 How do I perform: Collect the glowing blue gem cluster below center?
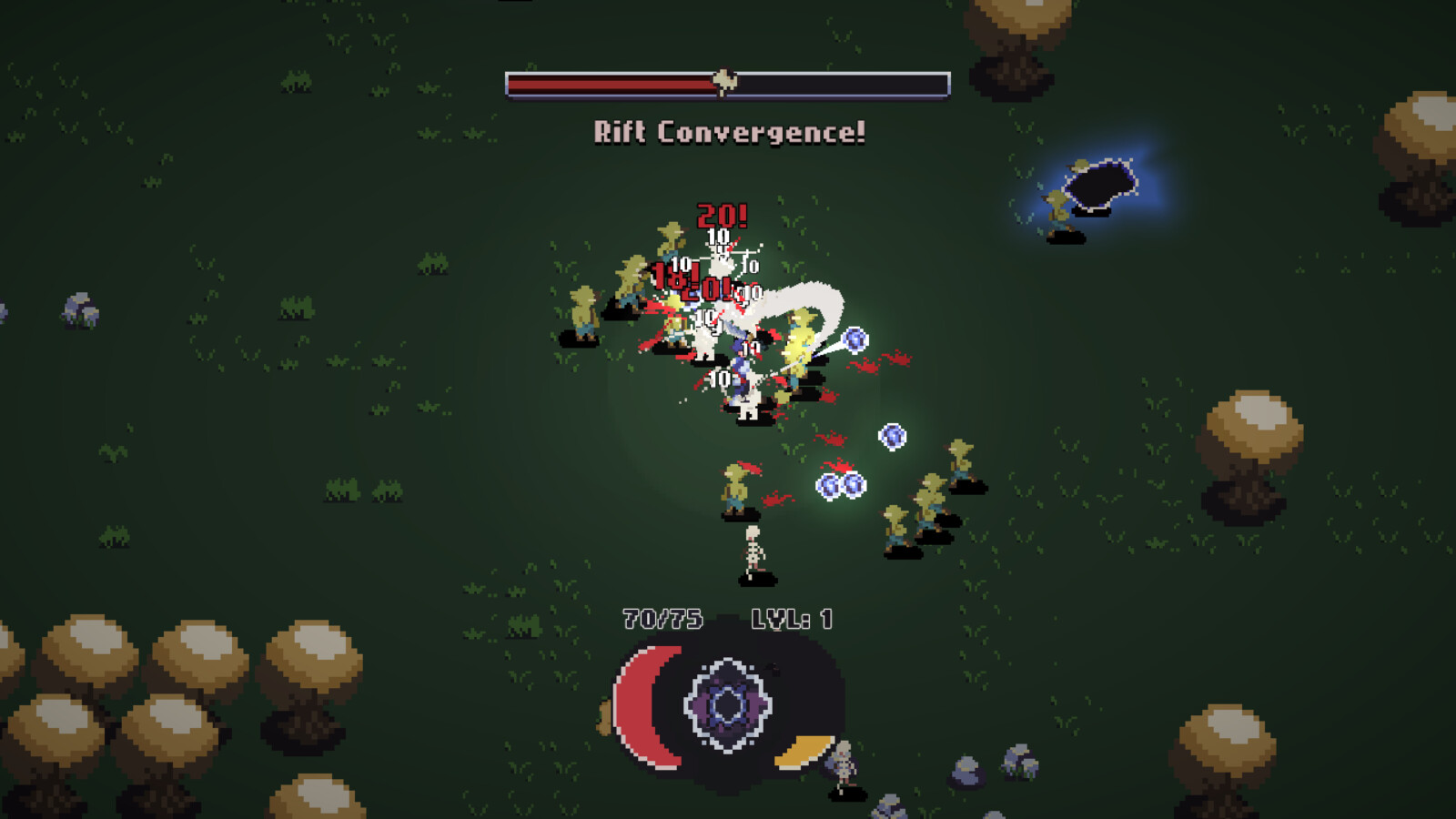(x=842, y=485)
